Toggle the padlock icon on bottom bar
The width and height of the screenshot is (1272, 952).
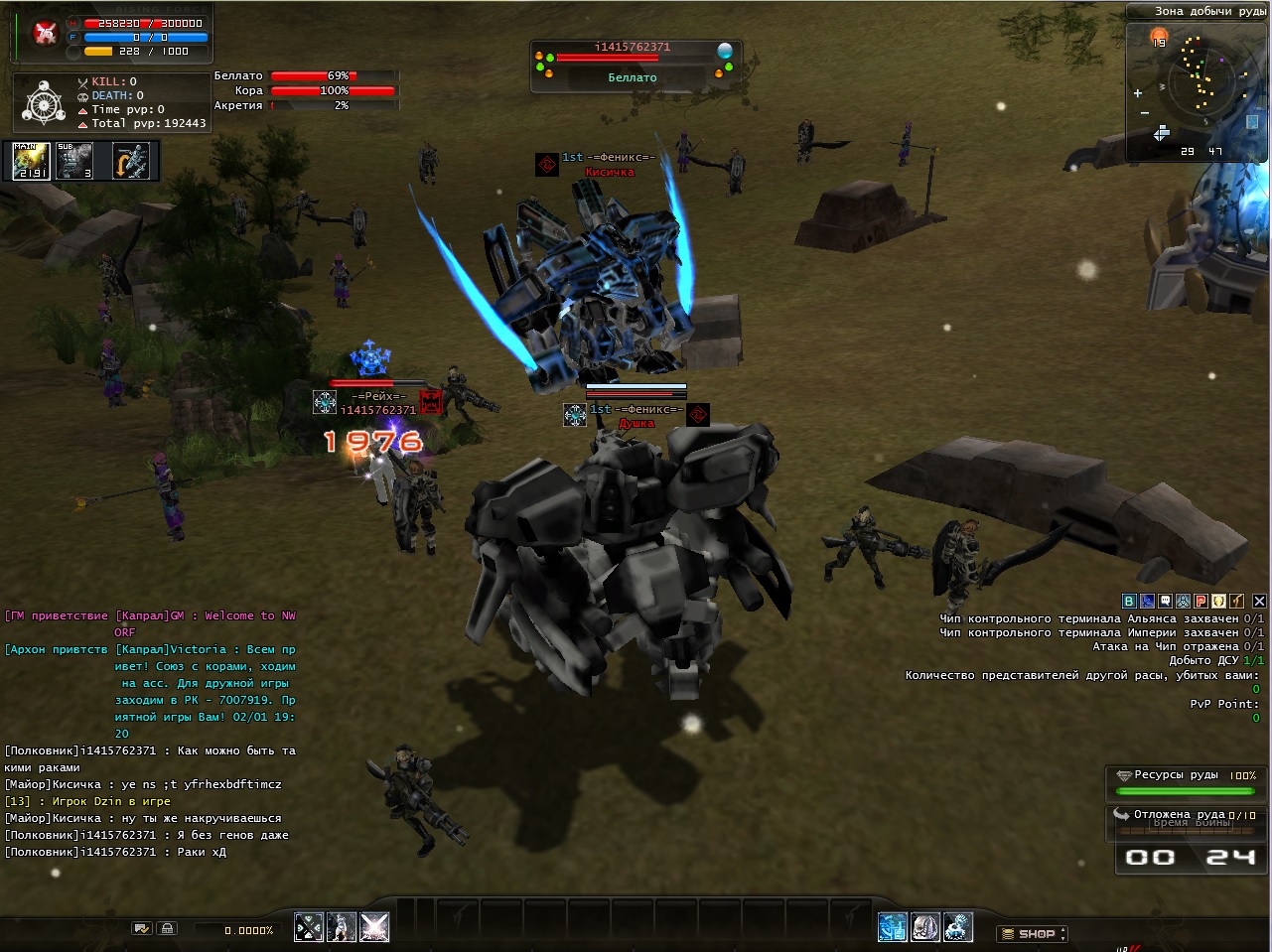coord(167,928)
